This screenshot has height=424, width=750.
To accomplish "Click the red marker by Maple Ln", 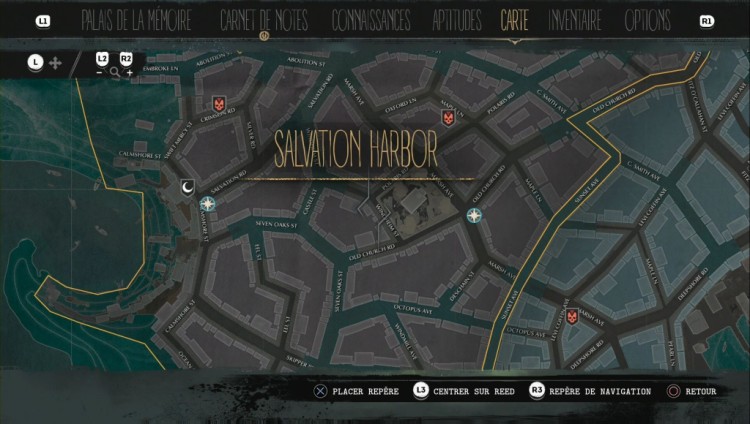I will [x=448, y=117].
